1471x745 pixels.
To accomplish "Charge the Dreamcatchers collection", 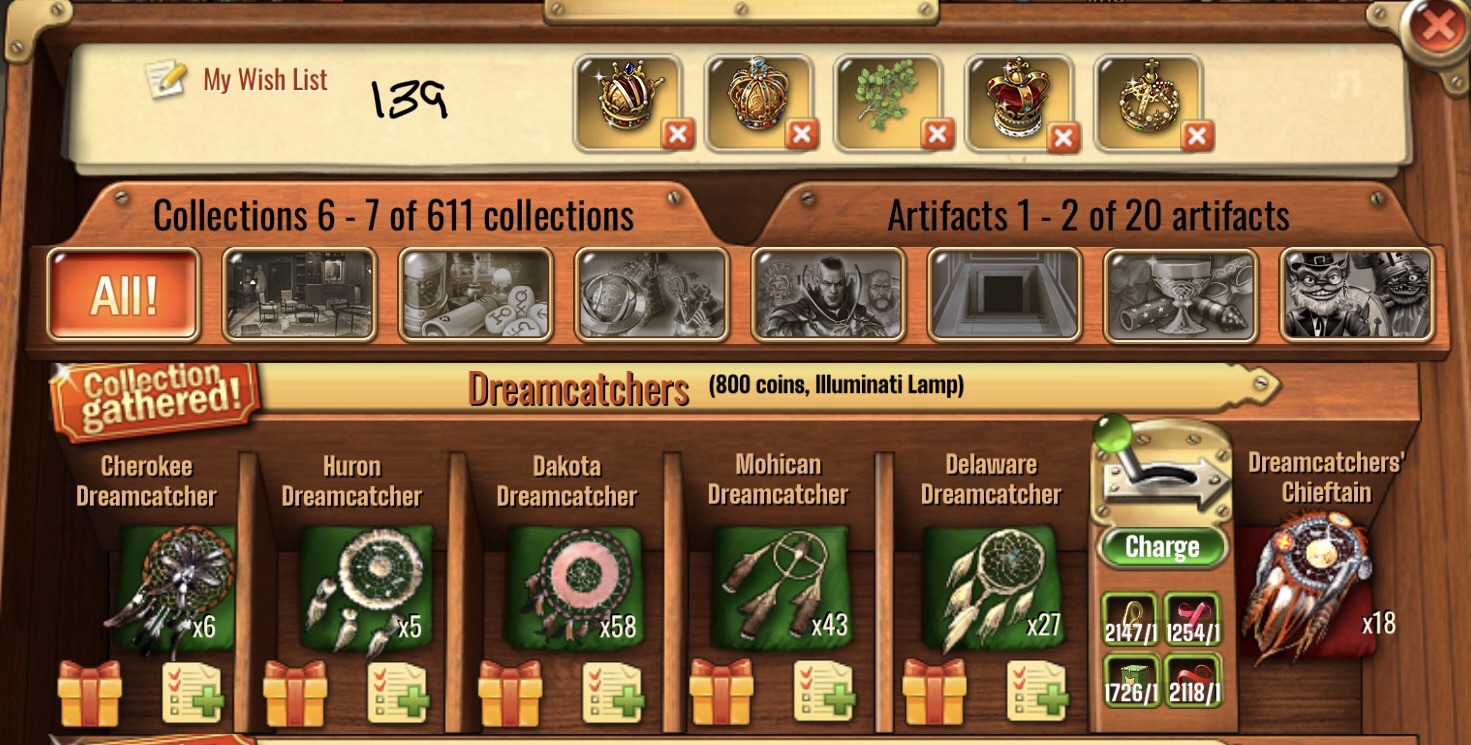I will [1161, 547].
